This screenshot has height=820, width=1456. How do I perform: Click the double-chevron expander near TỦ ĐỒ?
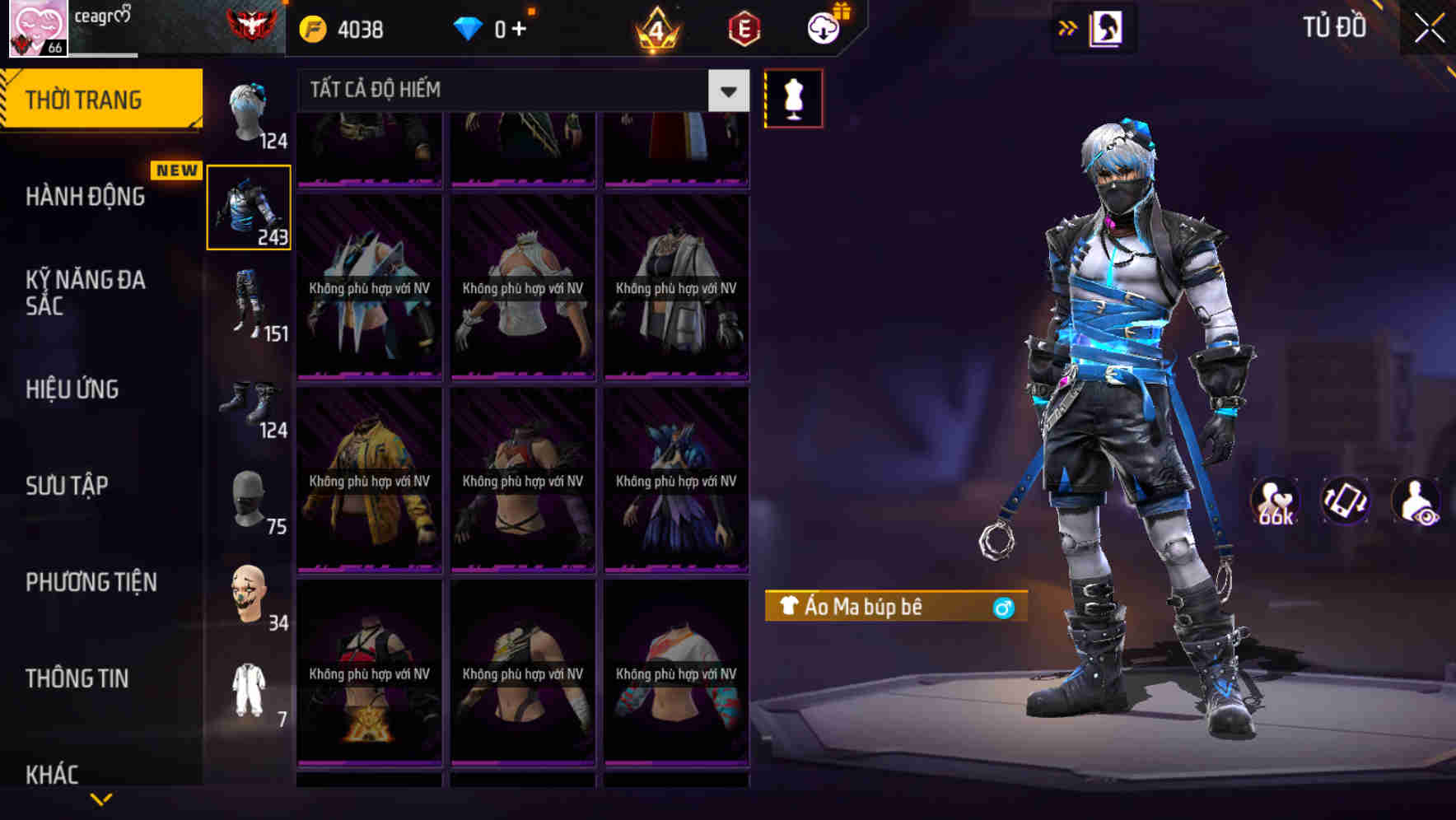point(1068,27)
